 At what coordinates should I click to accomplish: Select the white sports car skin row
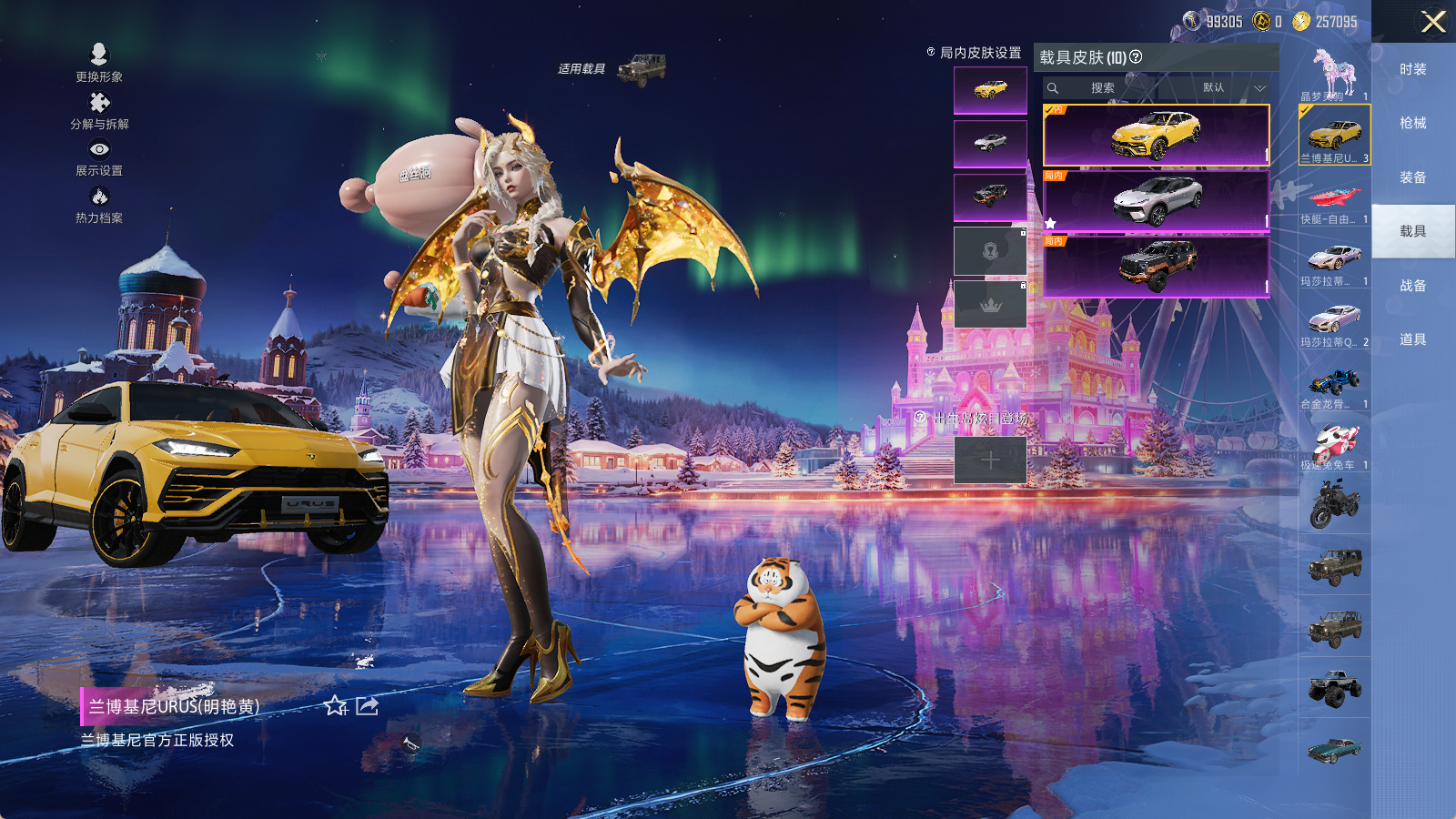(x=1156, y=201)
